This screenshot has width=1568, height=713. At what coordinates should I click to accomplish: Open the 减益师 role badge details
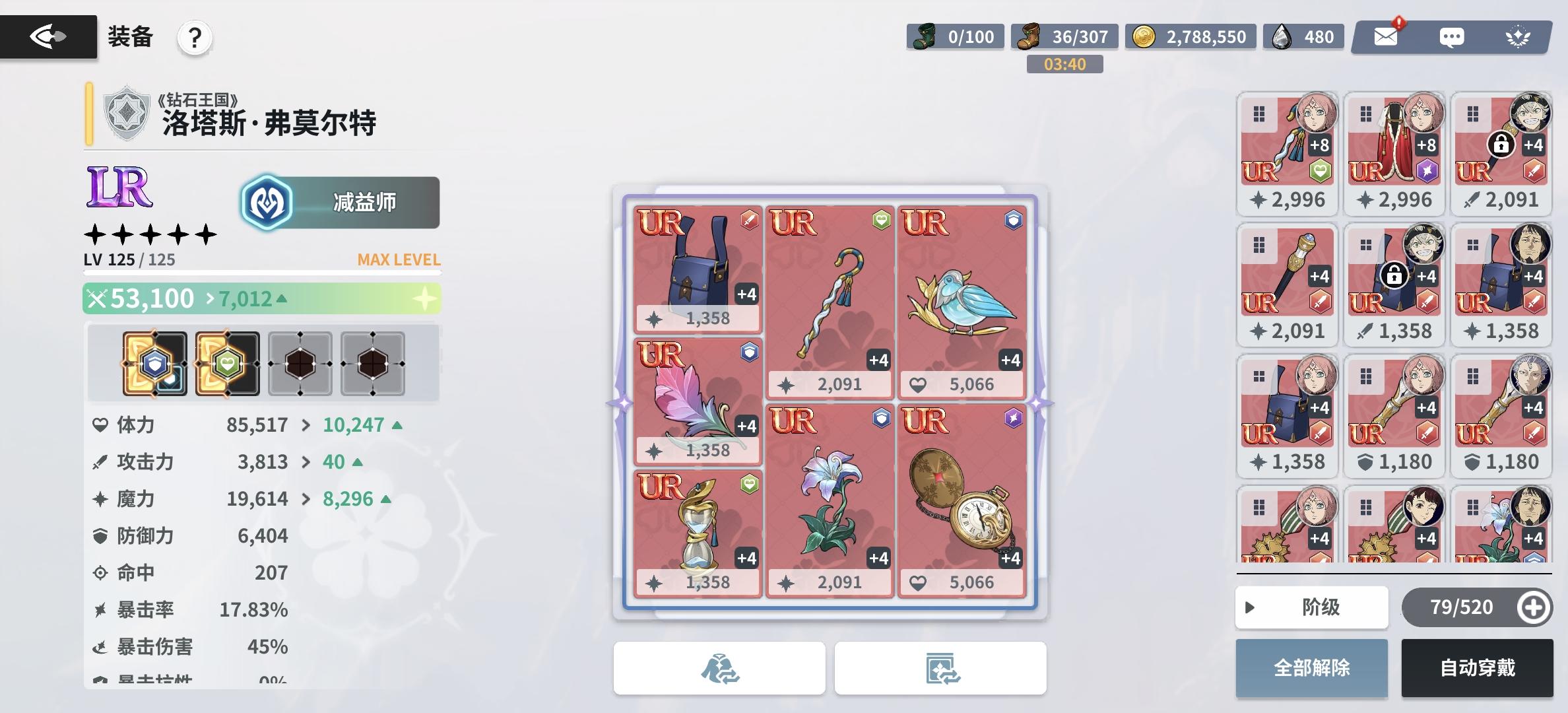pos(338,203)
